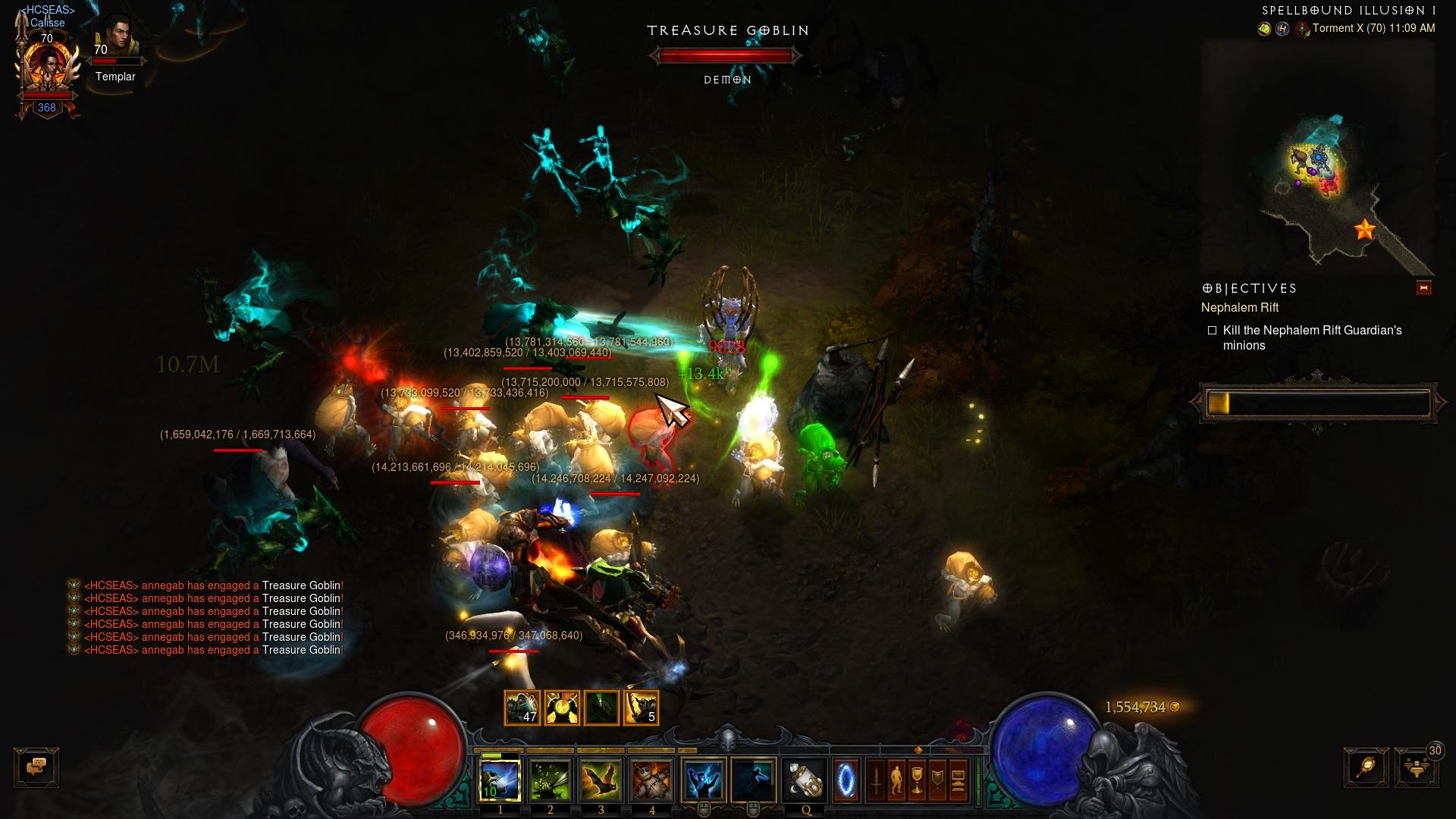1456x819 pixels.
Task: Cast the green acid cloud skill
Action: tap(551, 779)
